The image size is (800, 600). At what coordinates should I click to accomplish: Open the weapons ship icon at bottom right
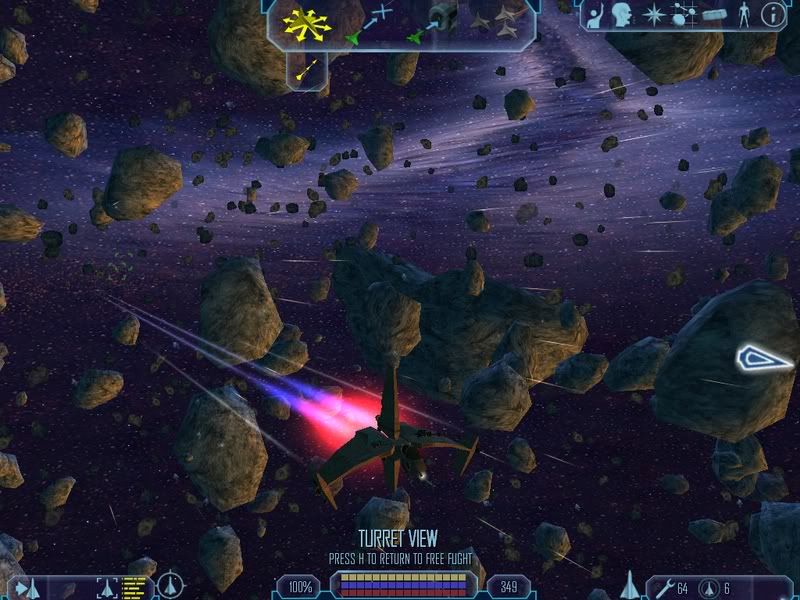[x=630, y=585]
